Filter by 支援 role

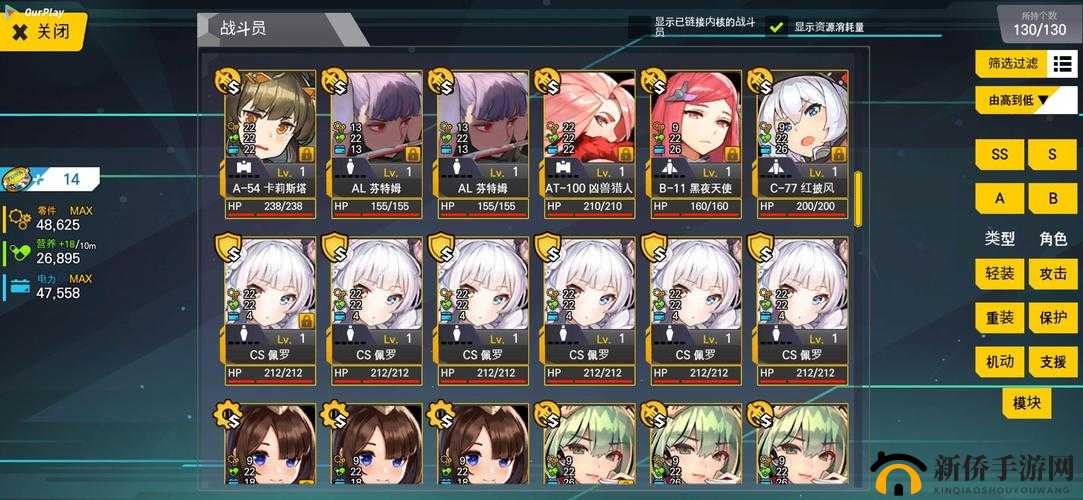pyautogui.click(x=1053, y=361)
